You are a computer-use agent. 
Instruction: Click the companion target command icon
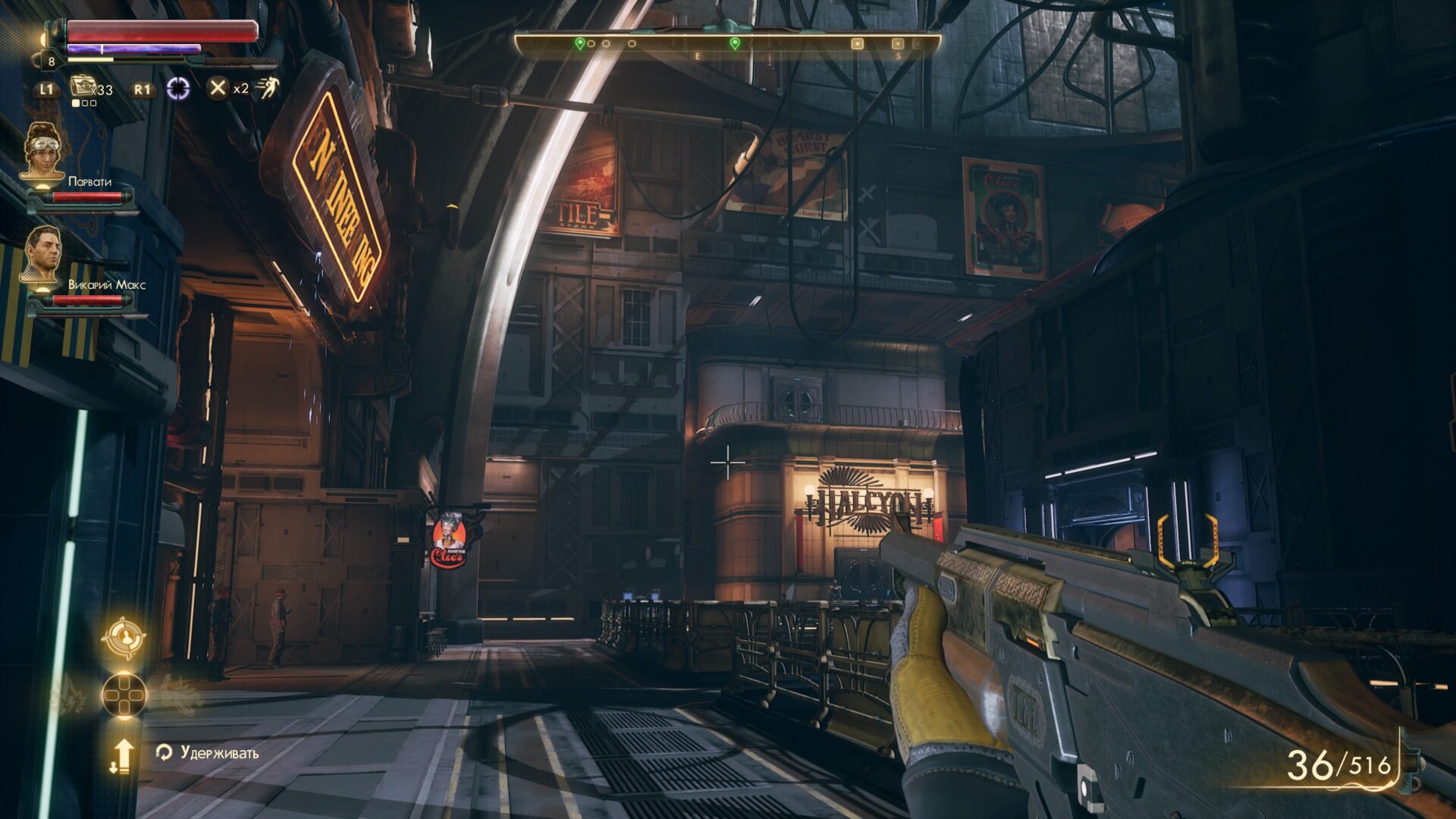click(x=124, y=637)
